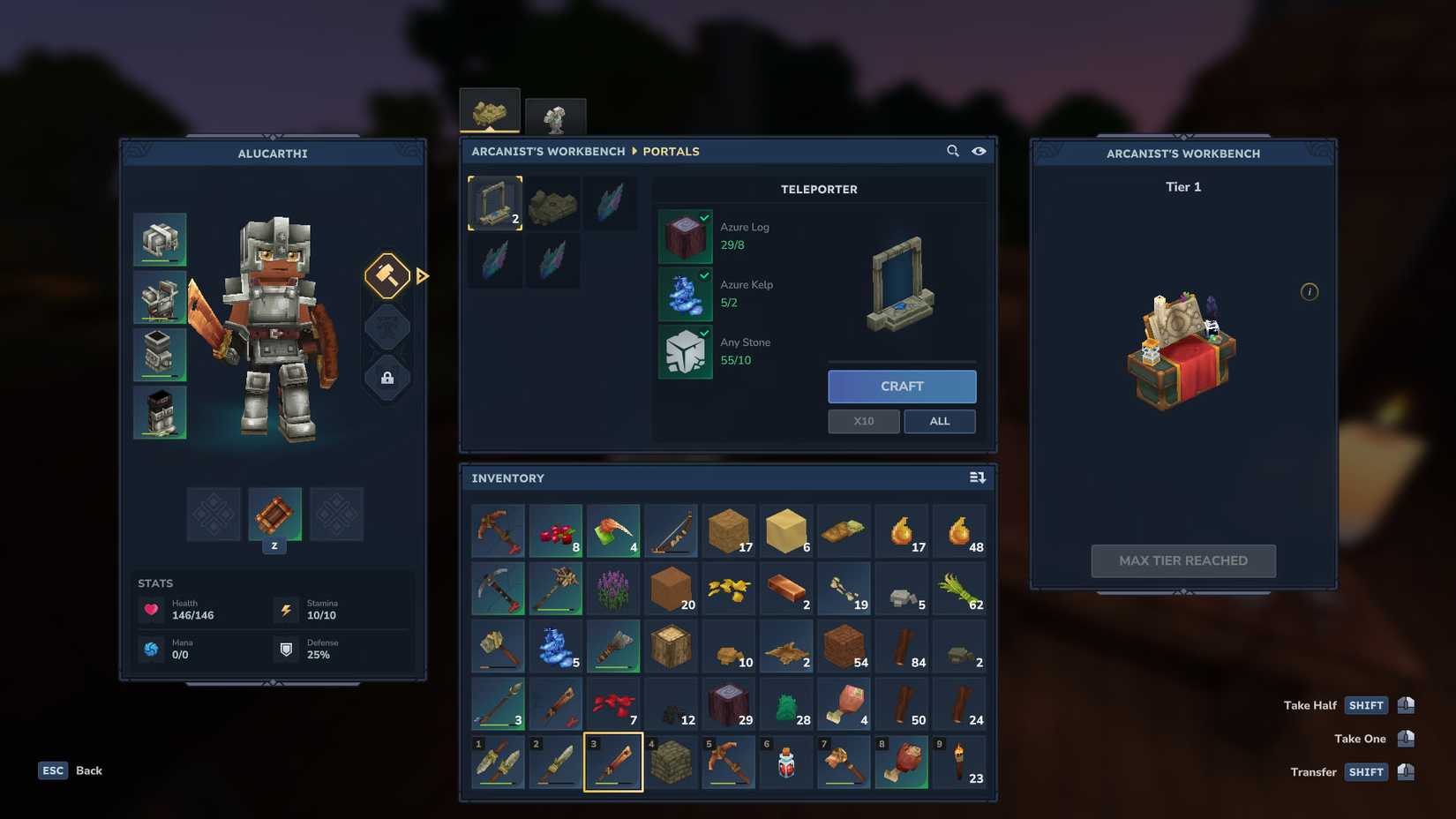Image resolution: width=1456 pixels, height=819 pixels.
Task: Switch to the second crafting station tab
Action: 556,114
